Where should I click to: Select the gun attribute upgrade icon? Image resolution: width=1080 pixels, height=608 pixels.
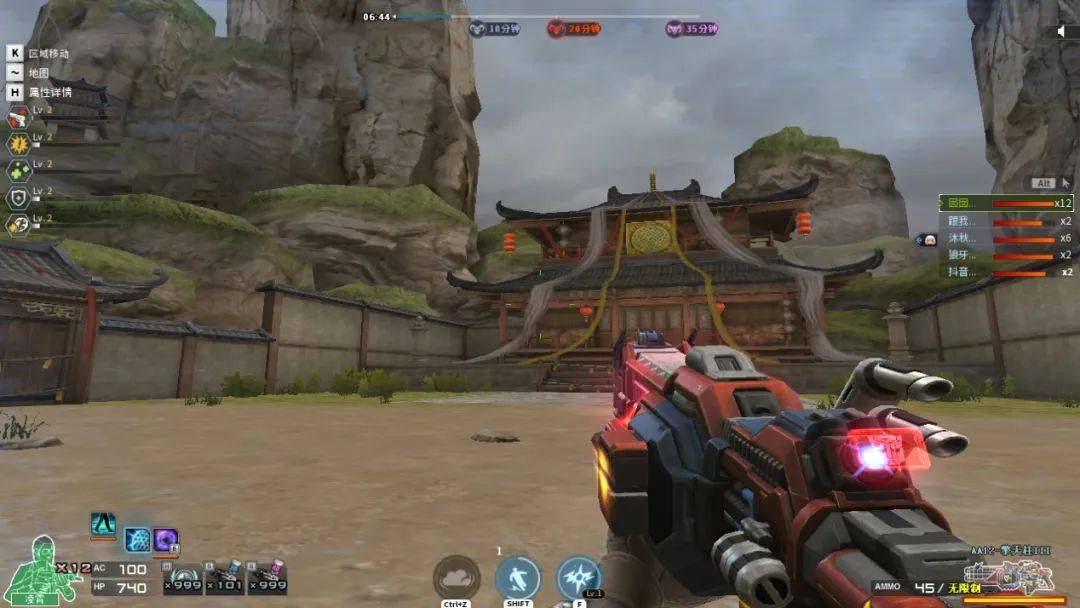[x=17, y=118]
